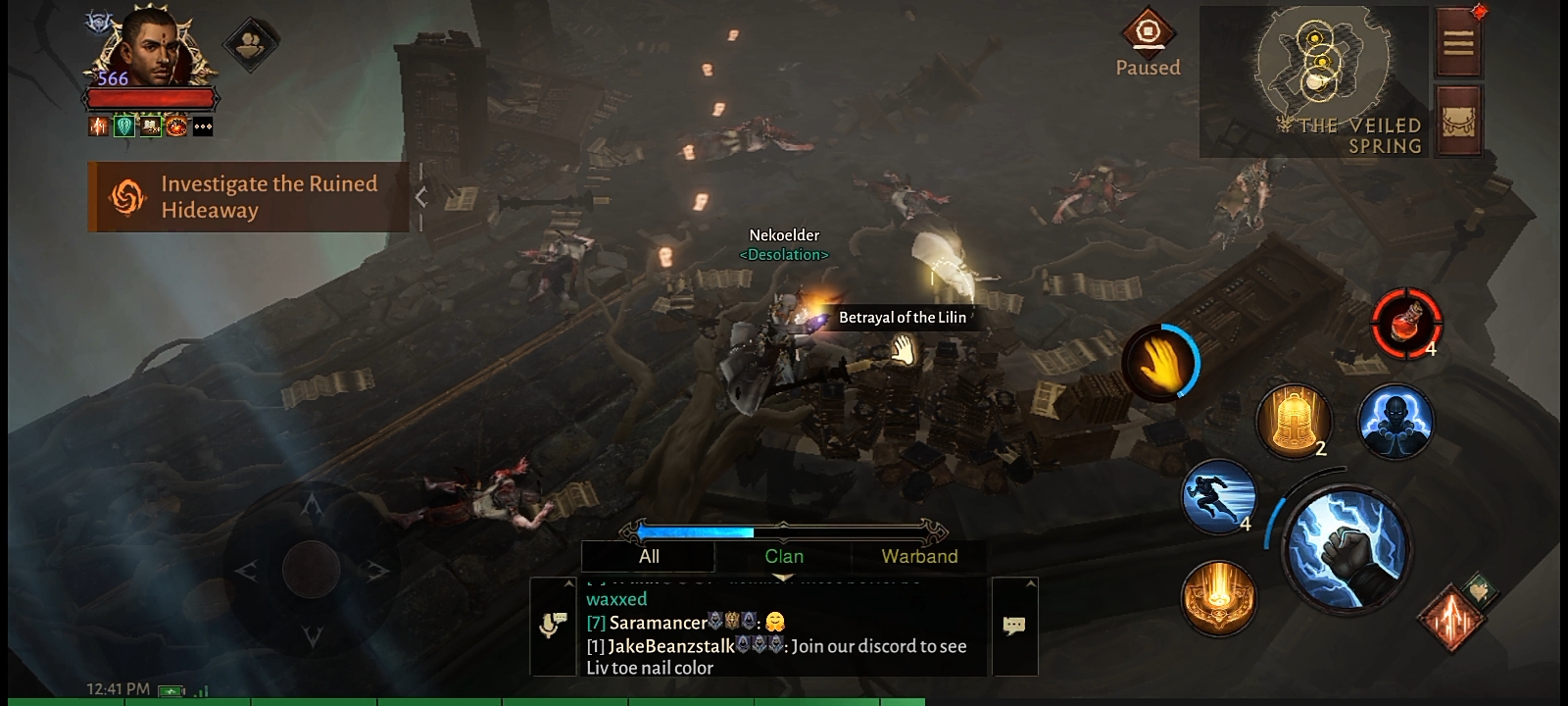This screenshot has width=1568, height=706.
Task: Open the chat message bubble button
Action: click(1014, 626)
